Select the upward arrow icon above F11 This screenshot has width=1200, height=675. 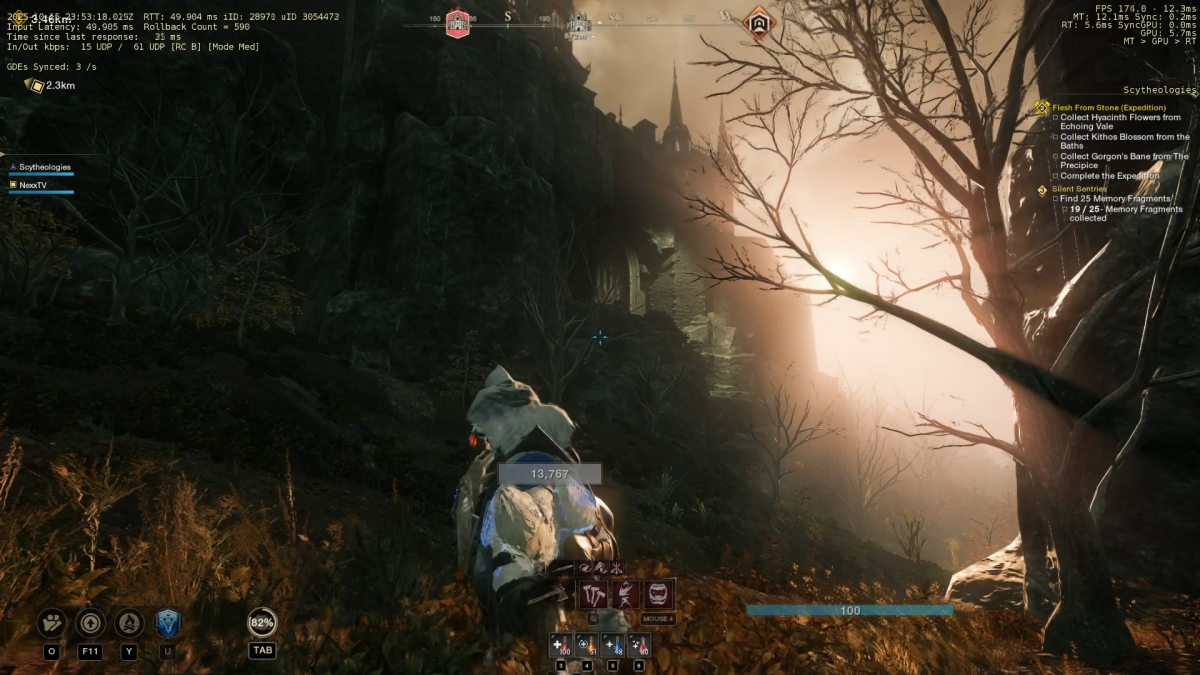90,623
